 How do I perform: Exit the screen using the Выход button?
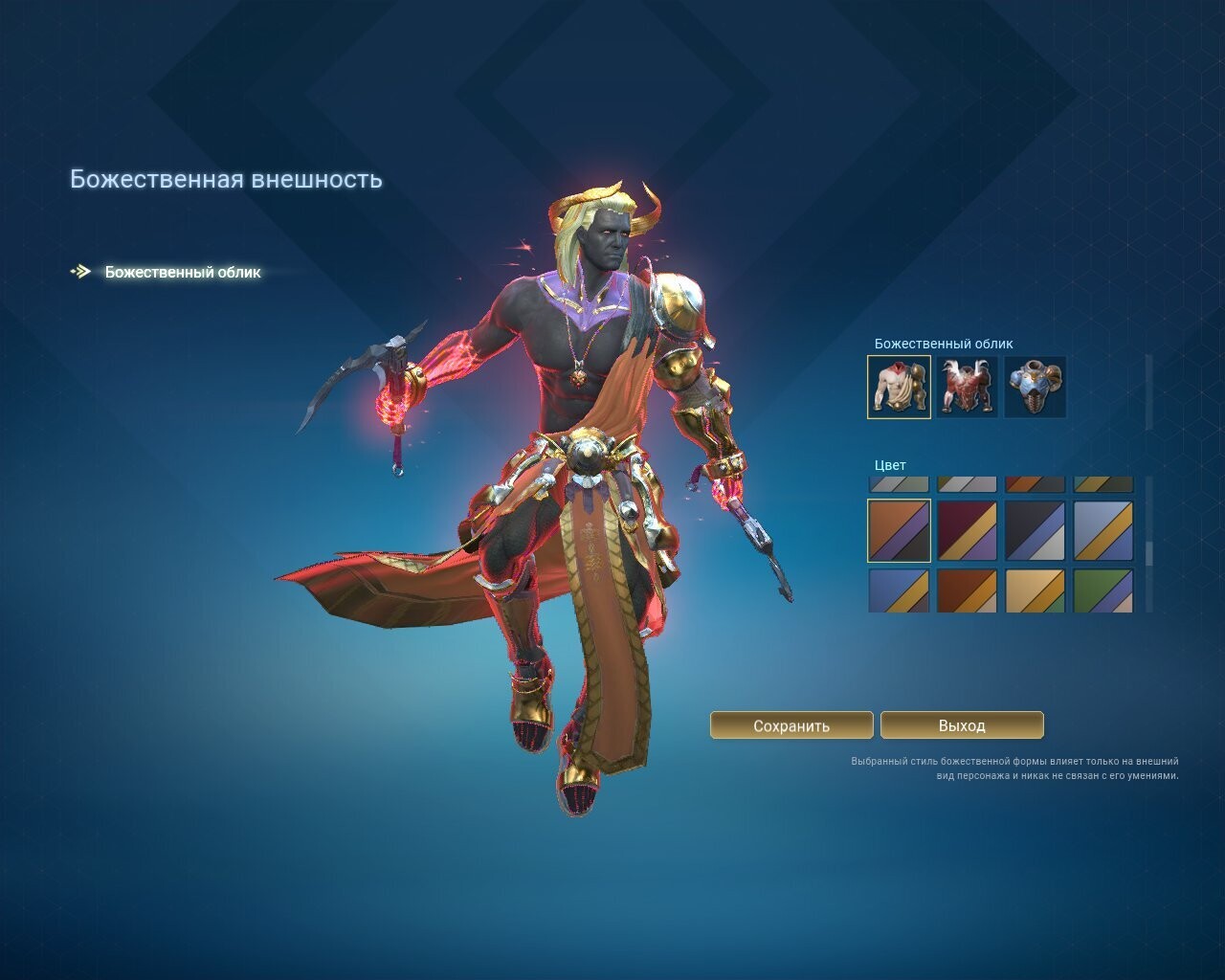(x=962, y=725)
